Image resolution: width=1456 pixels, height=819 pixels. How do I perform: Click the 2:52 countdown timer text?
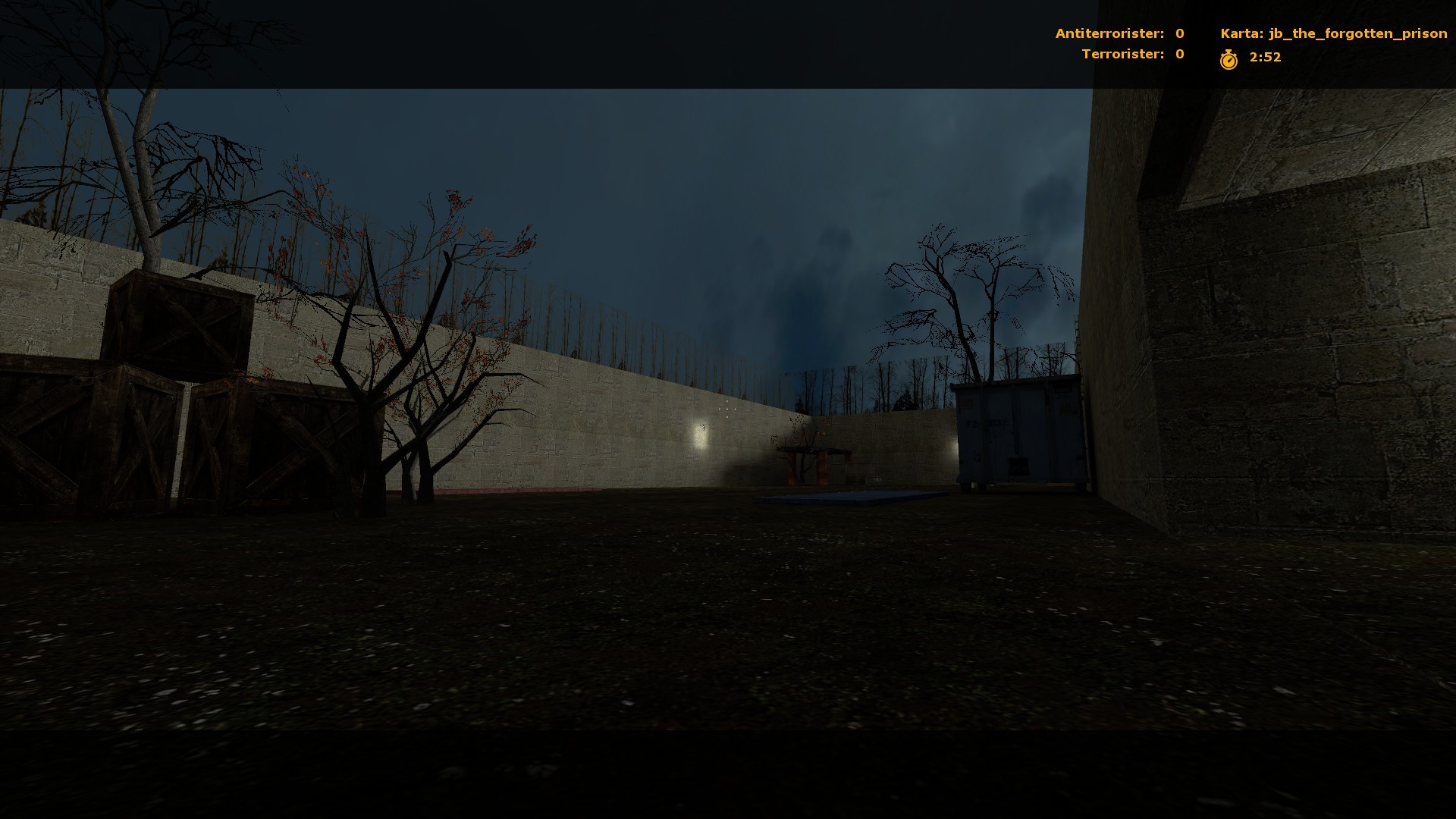click(x=1263, y=57)
